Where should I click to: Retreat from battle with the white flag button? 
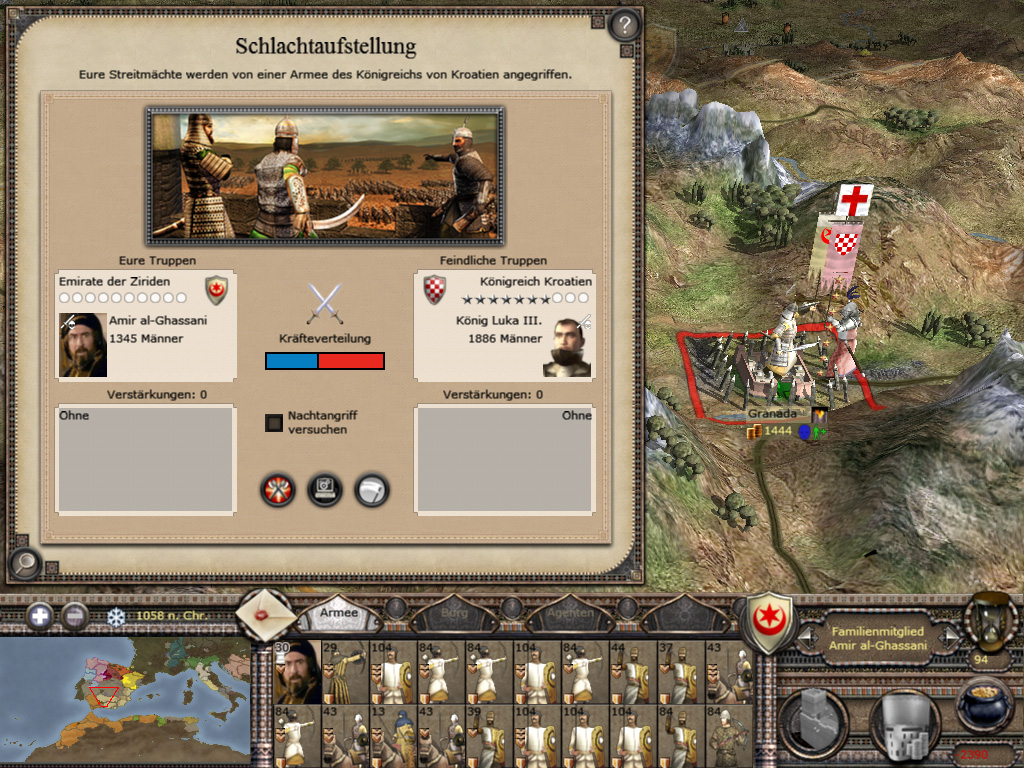tap(372, 490)
